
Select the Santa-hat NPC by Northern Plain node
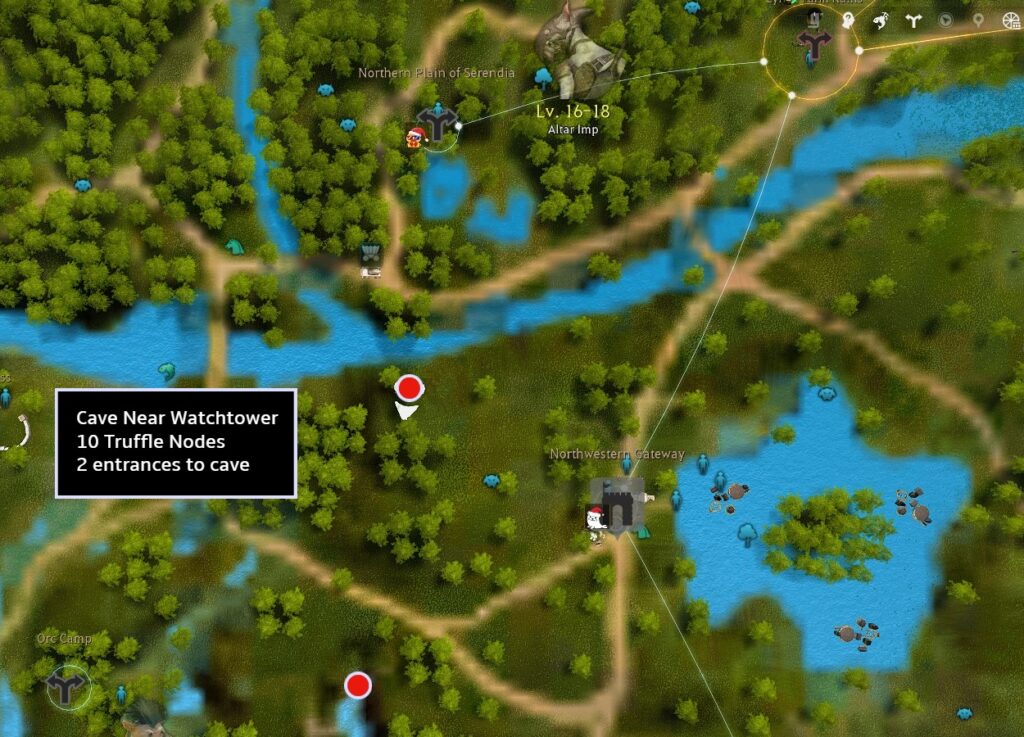[415, 138]
